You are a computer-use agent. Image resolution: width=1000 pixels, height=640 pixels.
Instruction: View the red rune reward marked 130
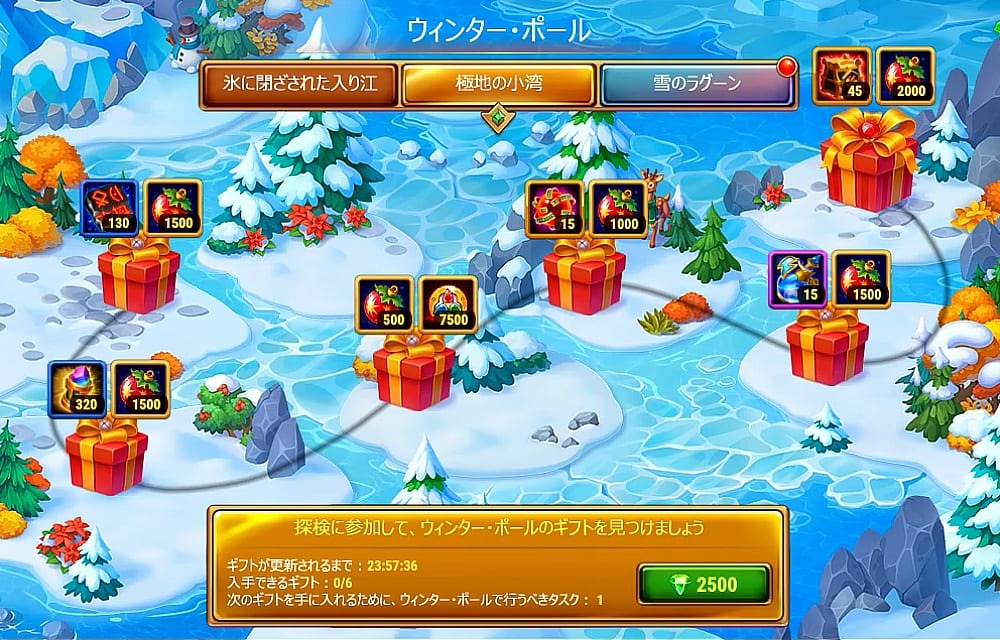tap(109, 208)
